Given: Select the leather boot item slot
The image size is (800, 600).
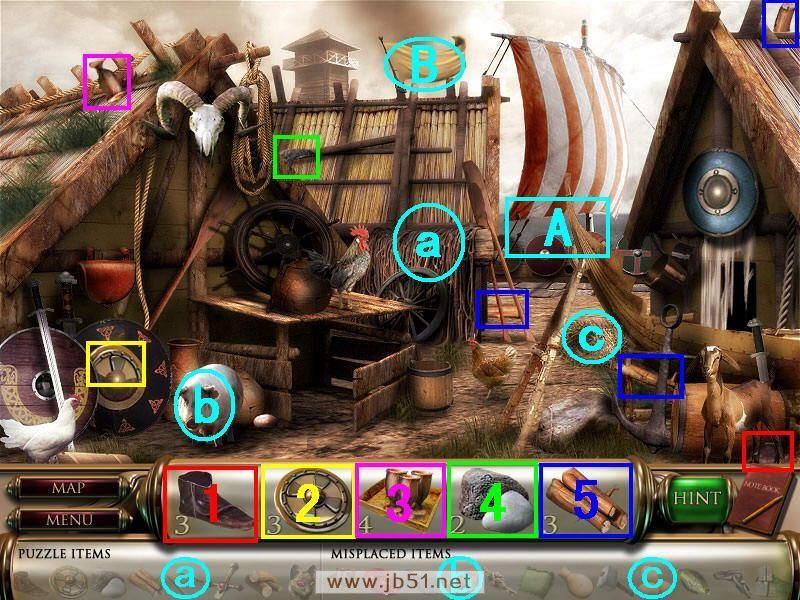Looking at the screenshot, I should (x=209, y=503).
